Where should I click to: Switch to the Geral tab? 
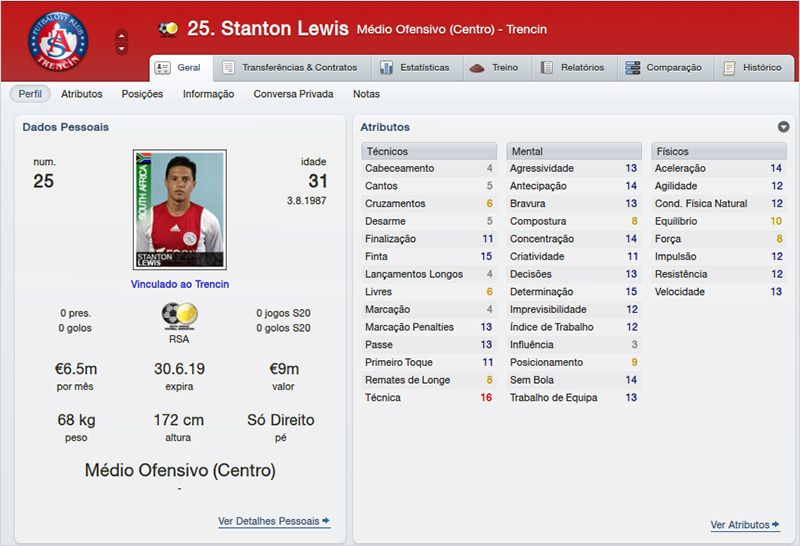179,68
